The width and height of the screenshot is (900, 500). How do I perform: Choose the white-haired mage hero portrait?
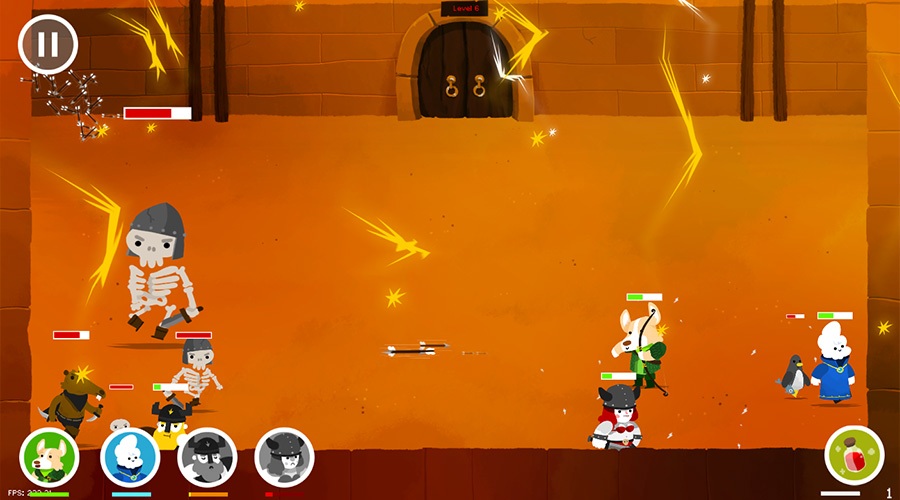pos(130,457)
